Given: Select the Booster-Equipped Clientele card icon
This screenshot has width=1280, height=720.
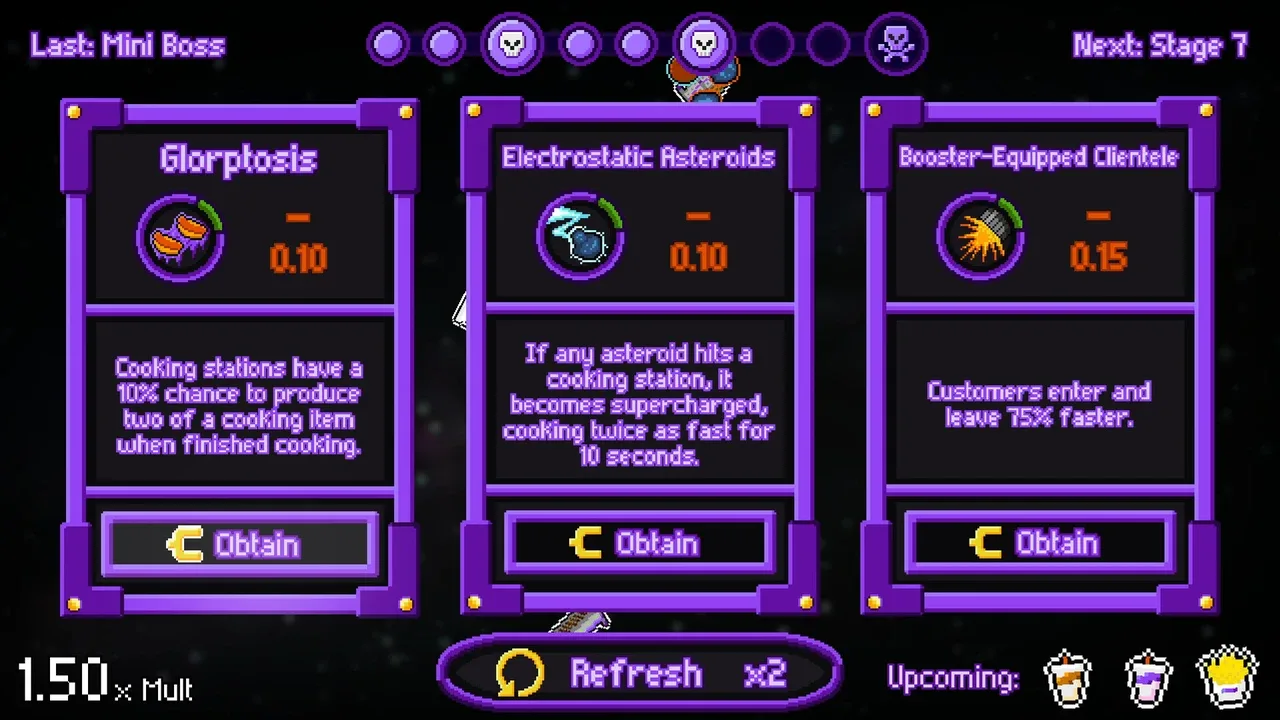Looking at the screenshot, I should (x=980, y=238).
